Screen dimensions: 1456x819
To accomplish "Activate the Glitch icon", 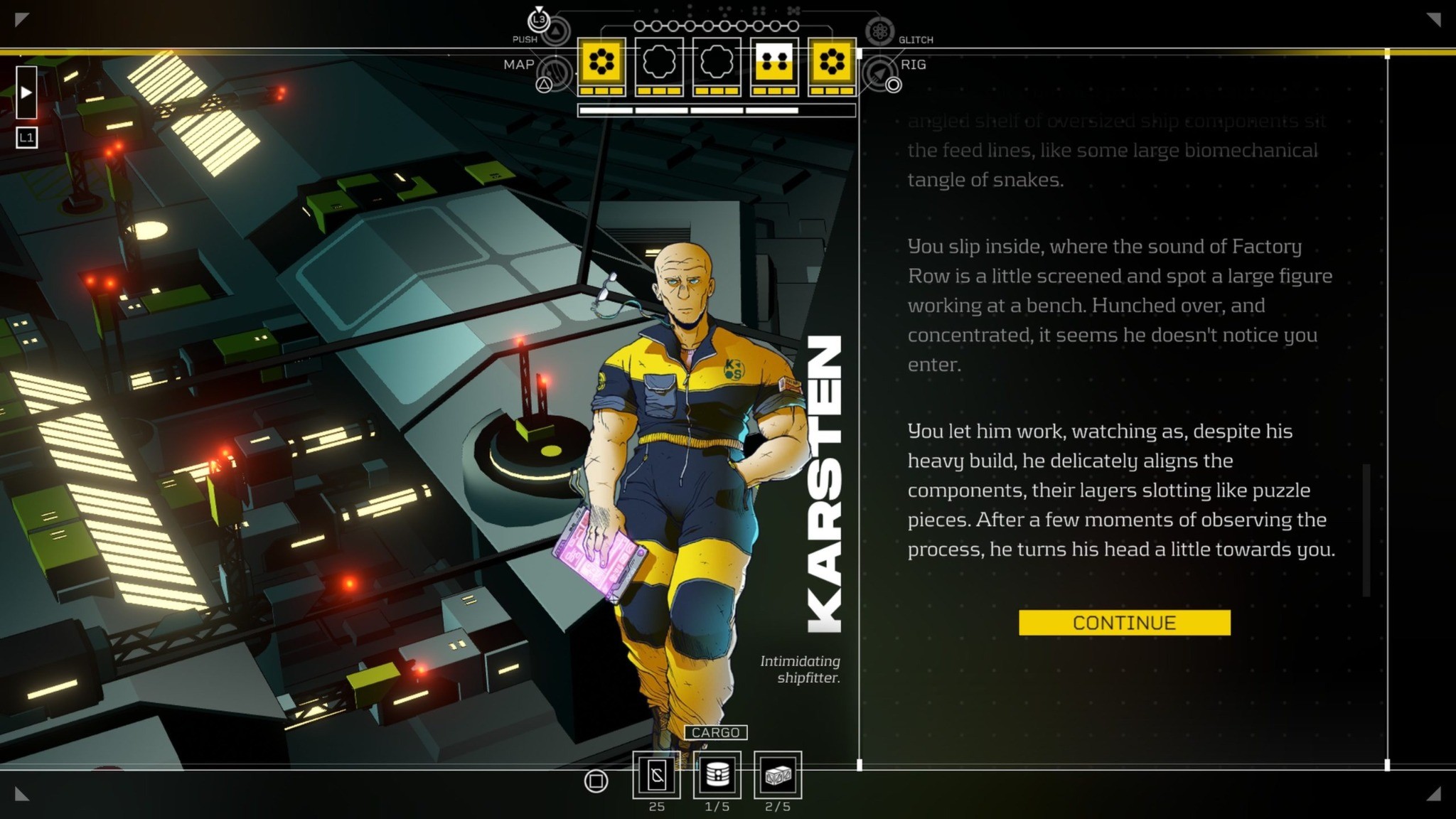I will click(879, 31).
